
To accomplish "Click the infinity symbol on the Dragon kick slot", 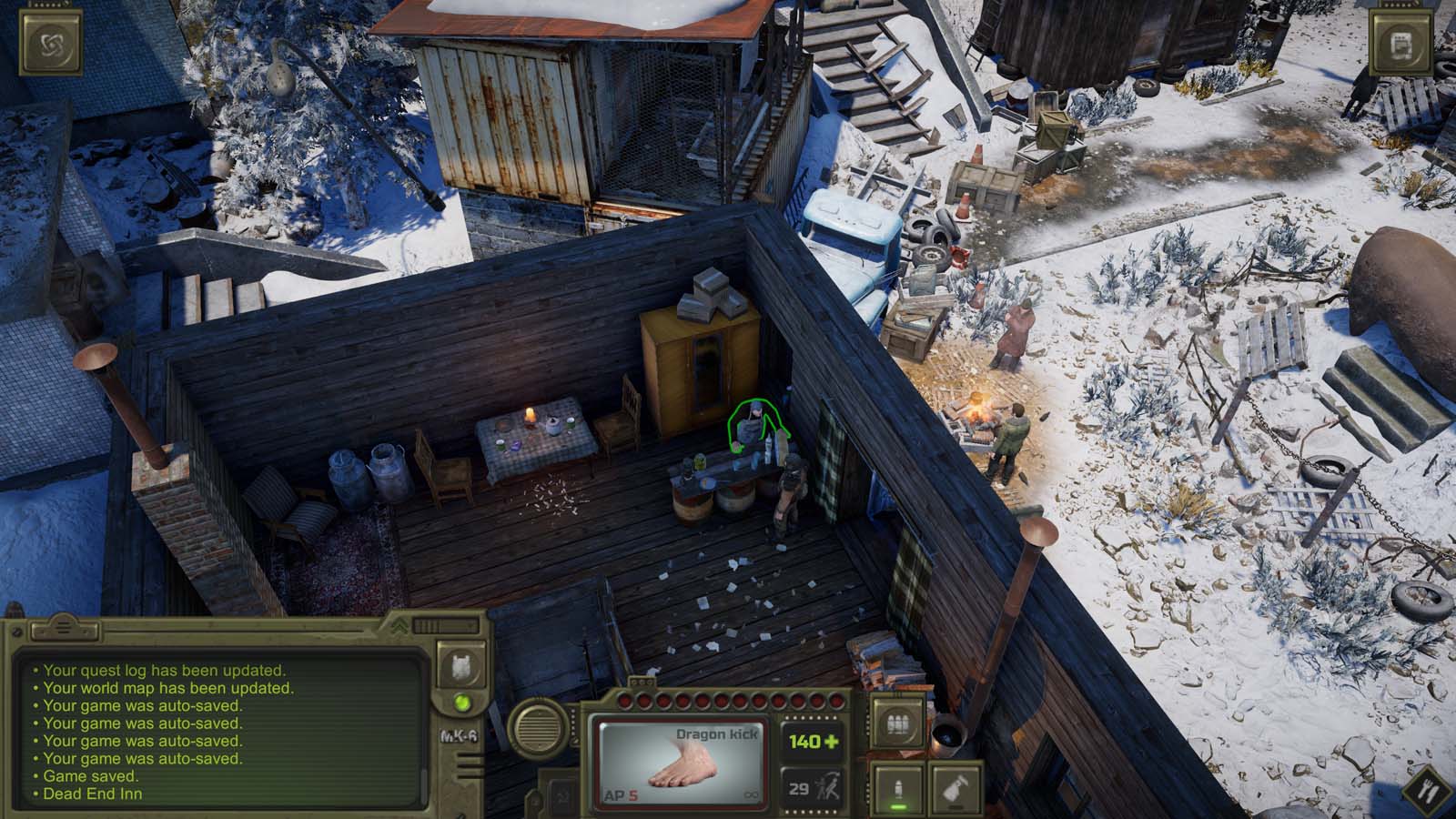I will [753, 793].
